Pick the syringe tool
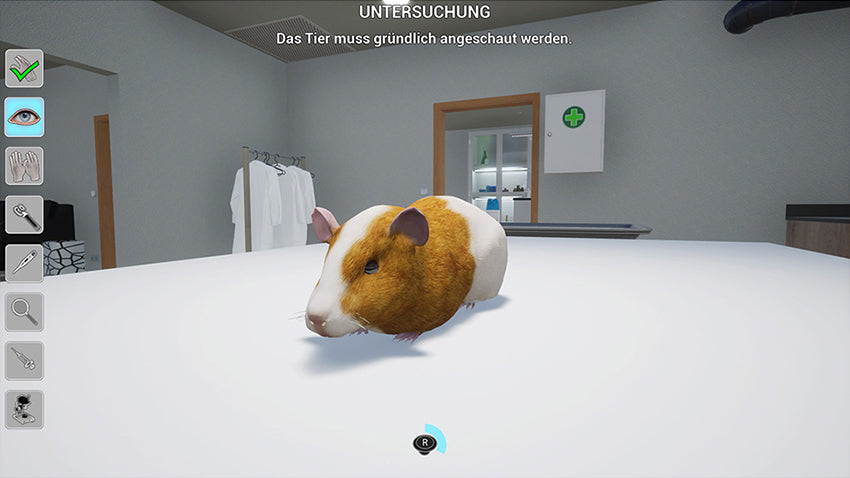Viewport: 850px width, 478px height. 24,360
